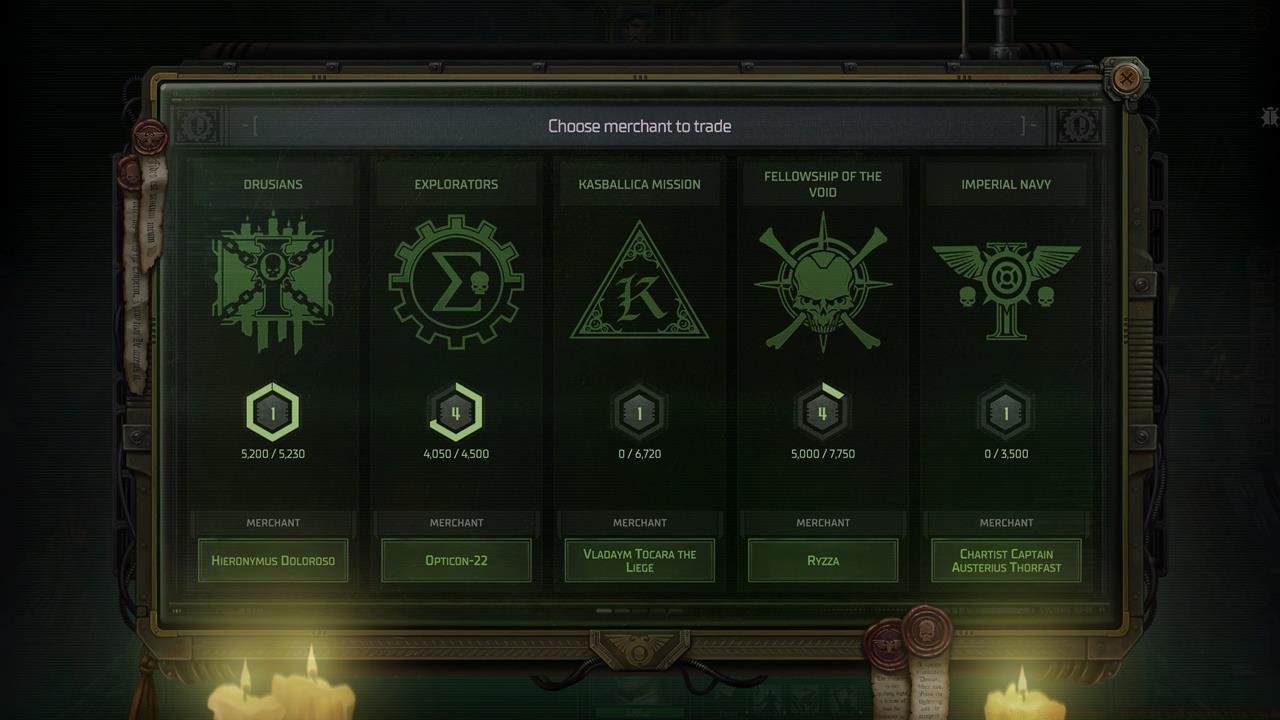Viewport: 1280px width, 720px height.
Task: Open trade with Opticon-22
Action: pyautogui.click(x=456, y=561)
